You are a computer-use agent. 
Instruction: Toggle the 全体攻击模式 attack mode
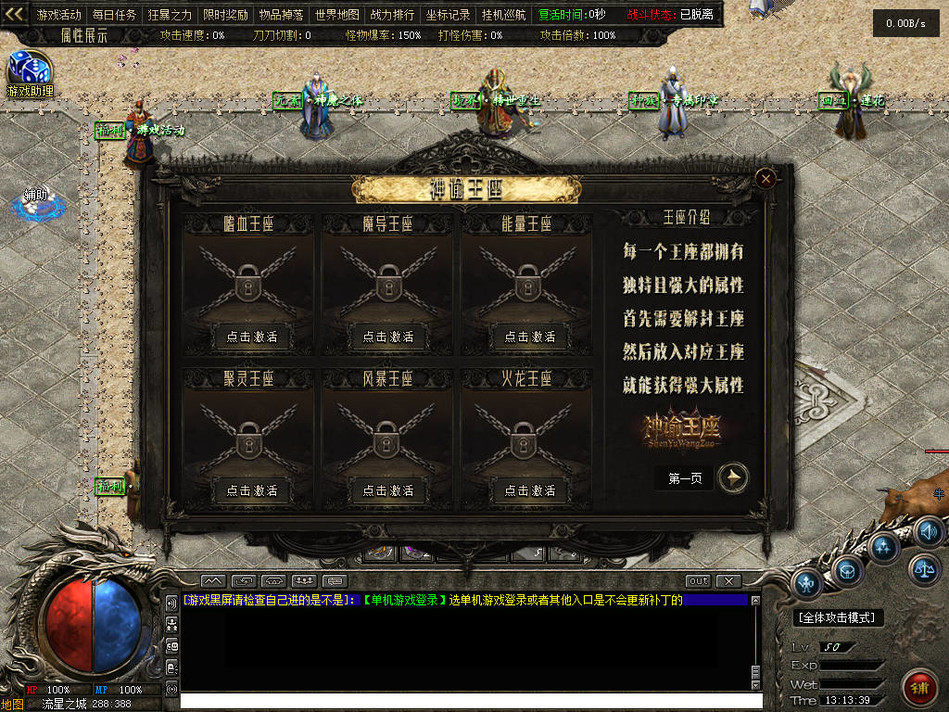(839, 618)
